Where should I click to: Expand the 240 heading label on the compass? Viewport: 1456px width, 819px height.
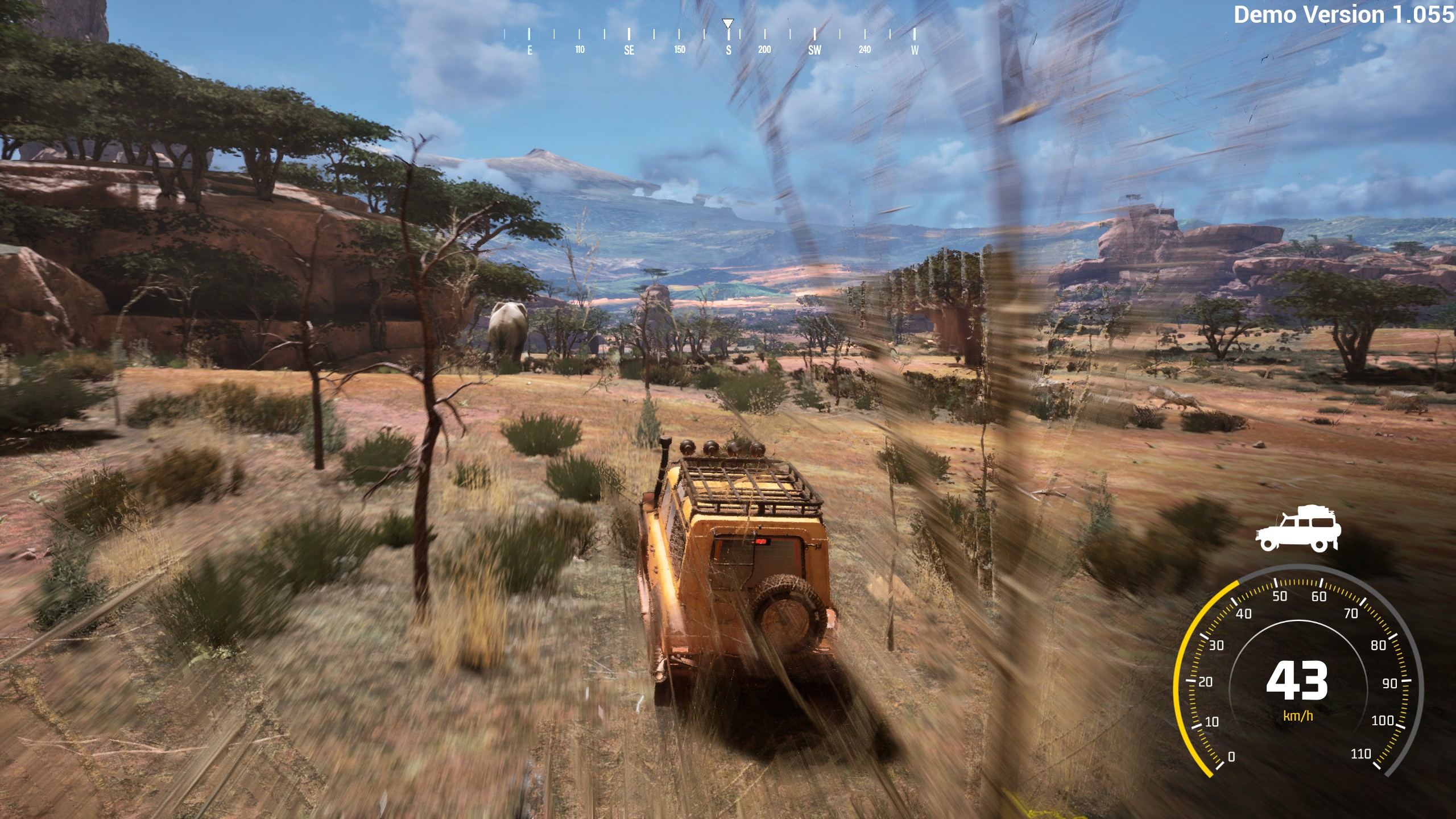[x=864, y=50]
